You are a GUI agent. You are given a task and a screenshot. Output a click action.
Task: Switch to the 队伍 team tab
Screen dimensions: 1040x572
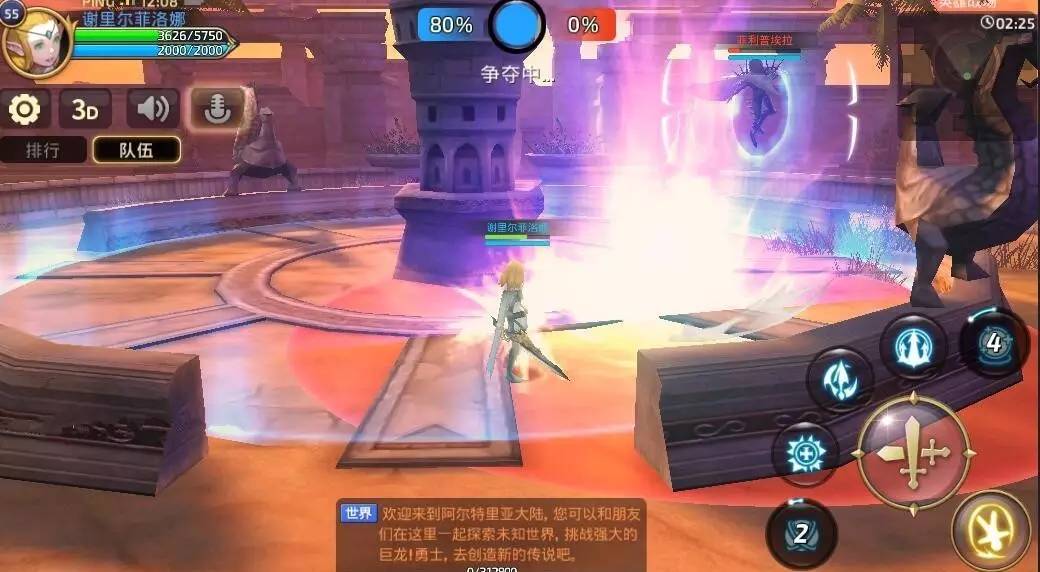(x=136, y=150)
